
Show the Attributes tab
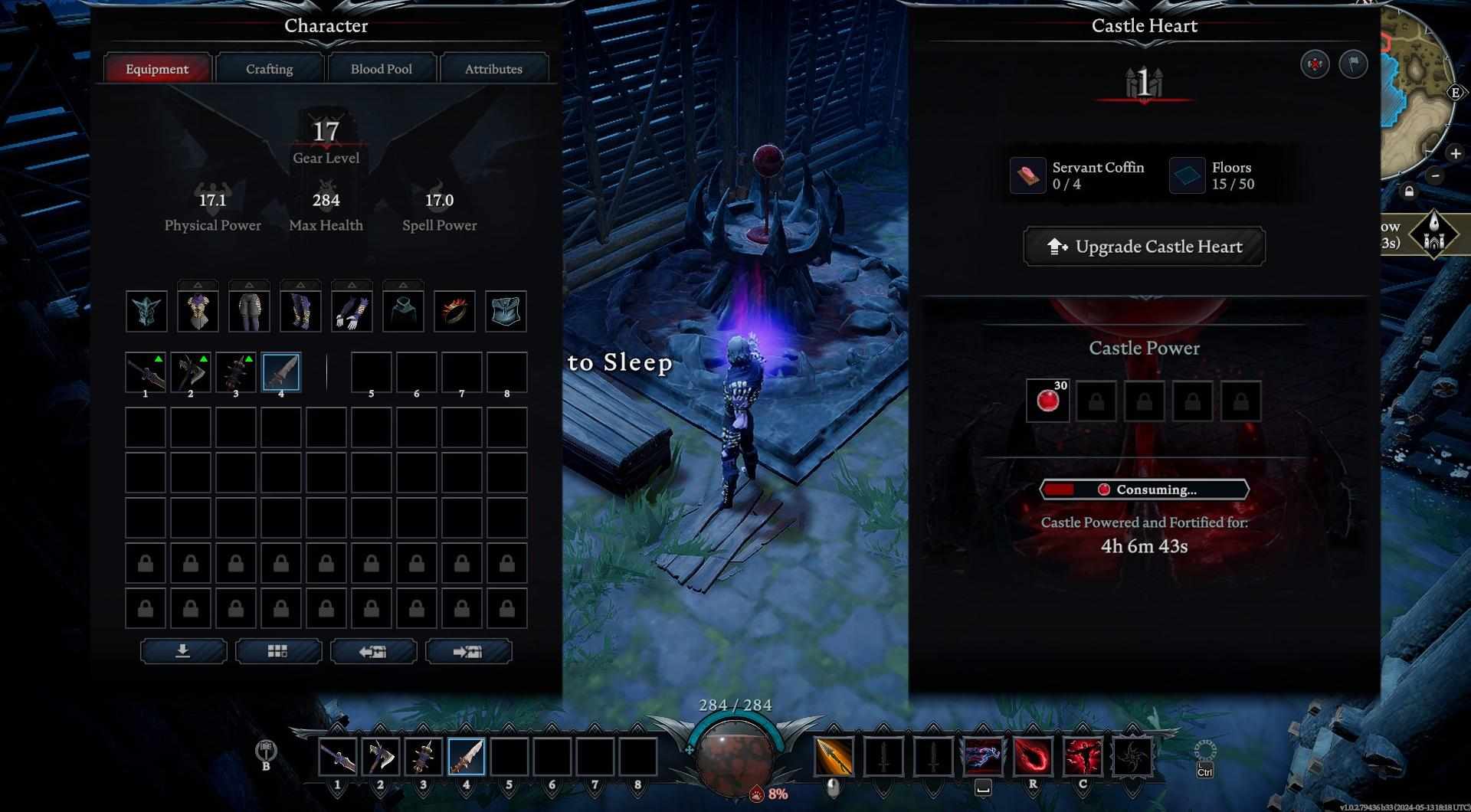pyautogui.click(x=493, y=69)
